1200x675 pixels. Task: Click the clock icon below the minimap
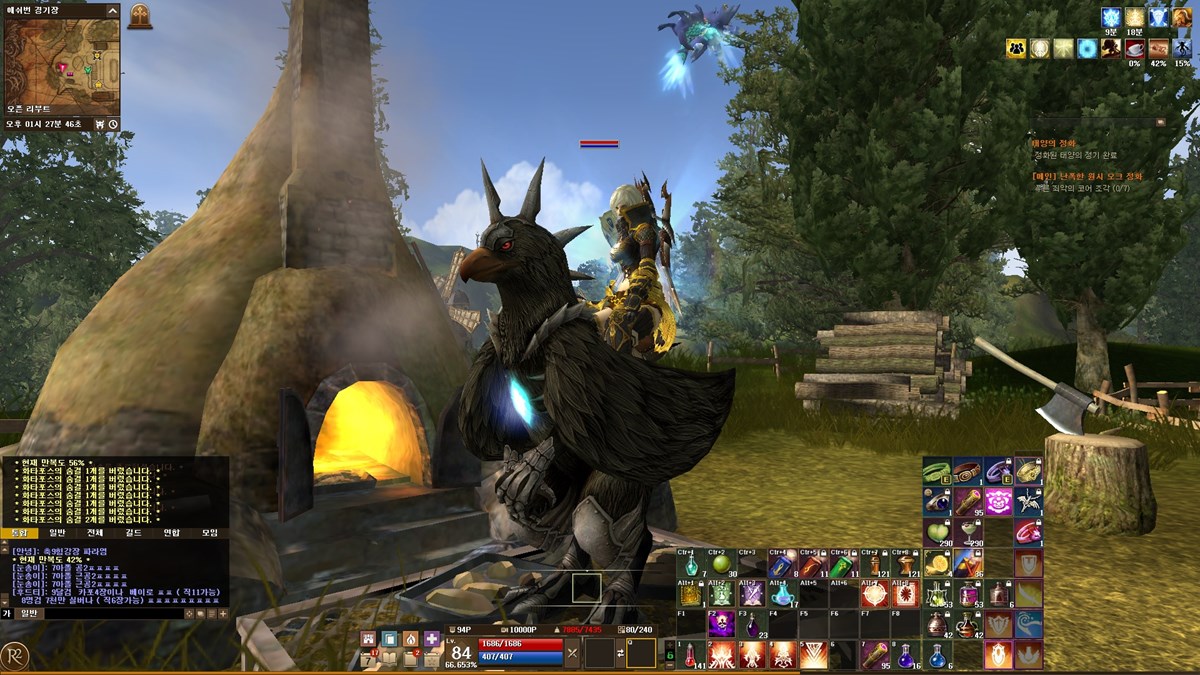113,124
